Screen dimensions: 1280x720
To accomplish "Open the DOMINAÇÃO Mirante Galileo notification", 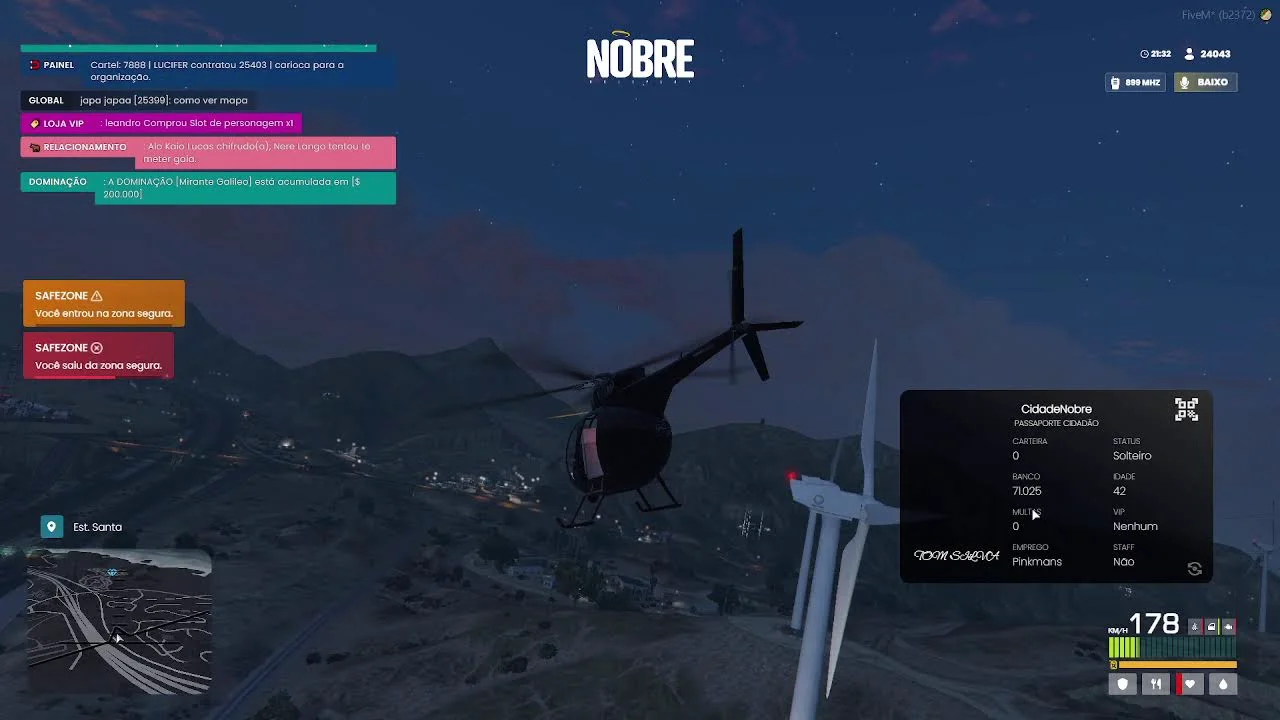I will tap(208, 188).
